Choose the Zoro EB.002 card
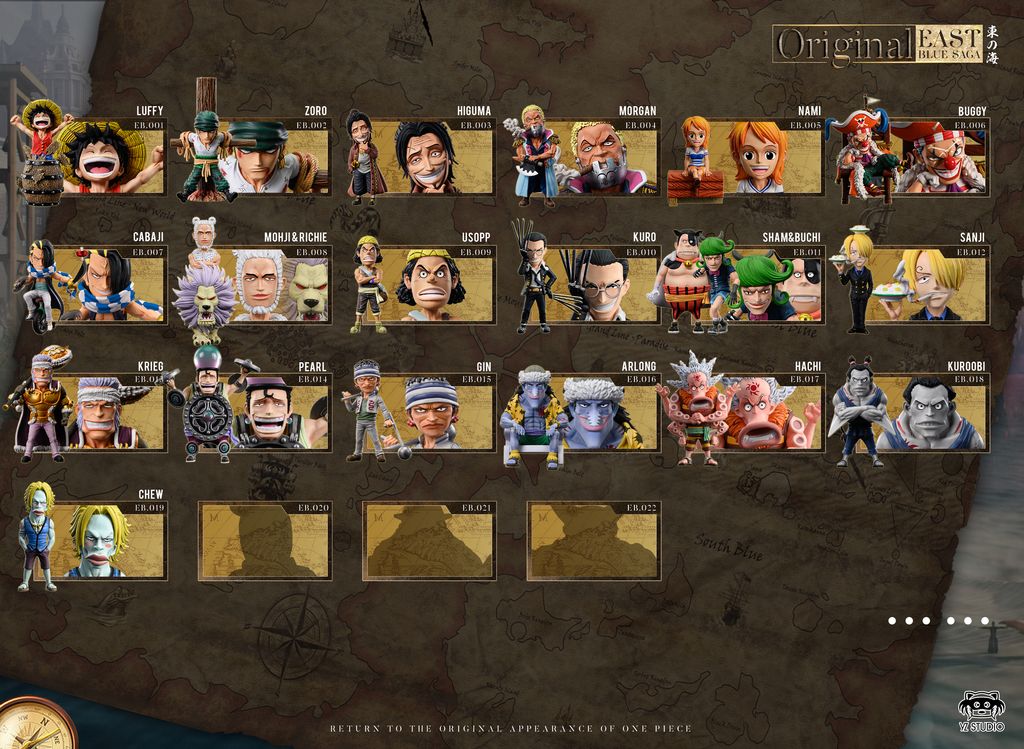This screenshot has width=1024, height=749. 264,156
